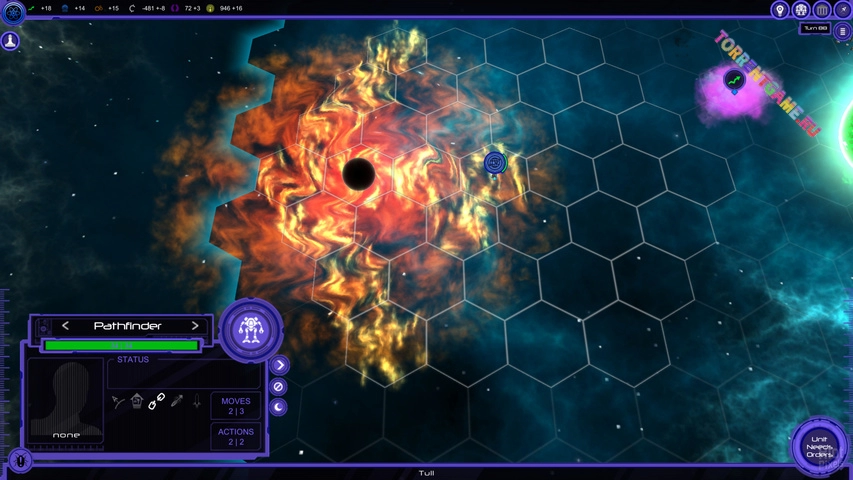Click the Unit Needs Orders button
This screenshot has width=853, height=480.
tap(820, 447)
